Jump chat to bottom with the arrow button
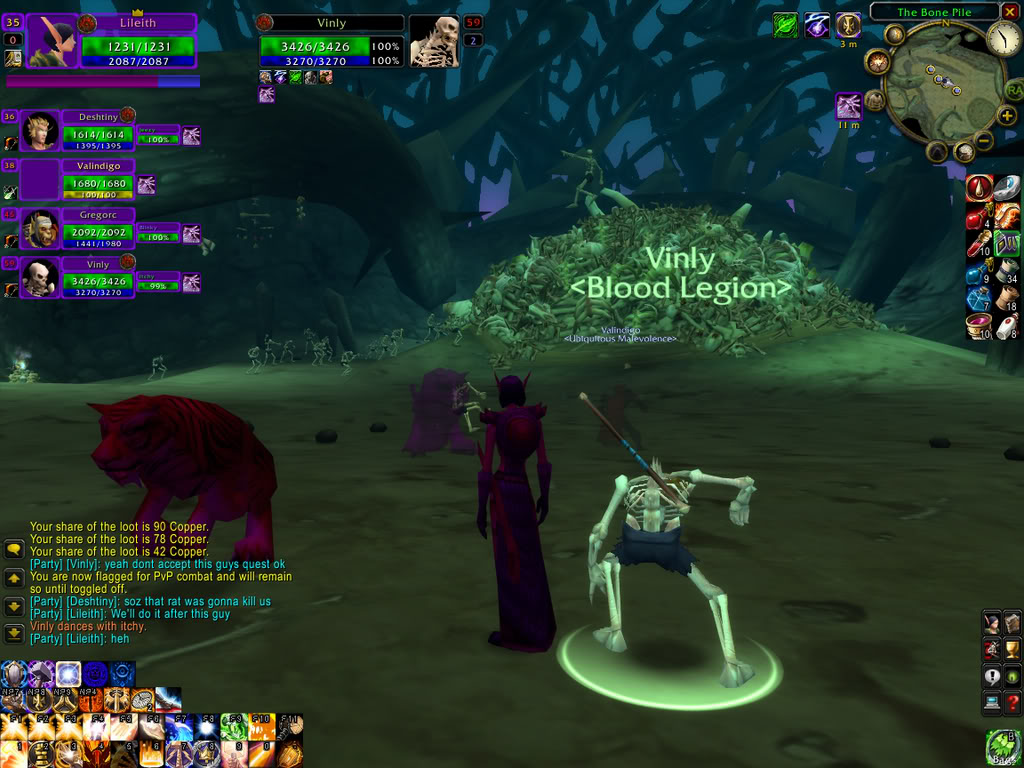 tap(14, 633)
